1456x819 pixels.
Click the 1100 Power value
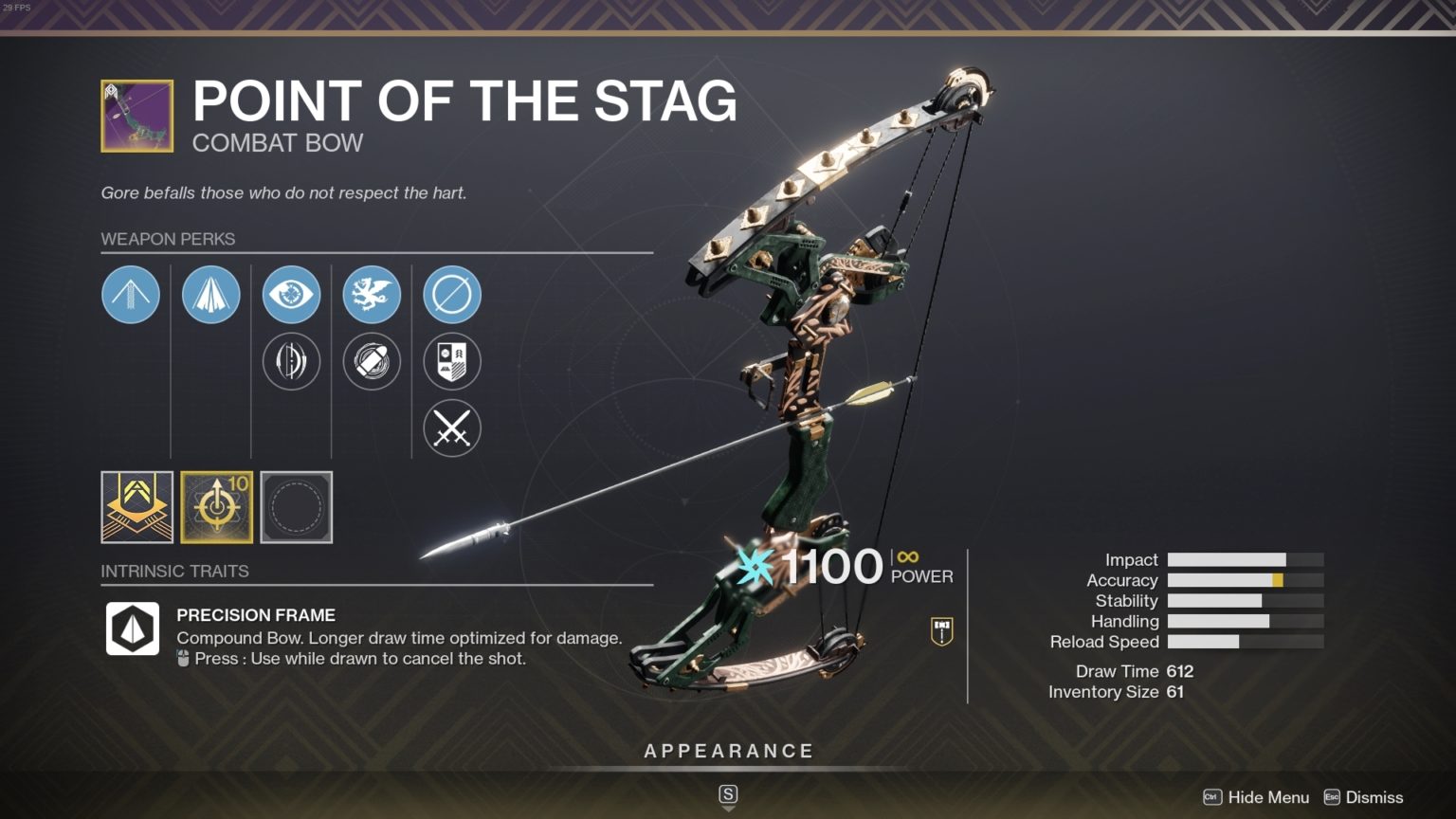tap(832, 567)
